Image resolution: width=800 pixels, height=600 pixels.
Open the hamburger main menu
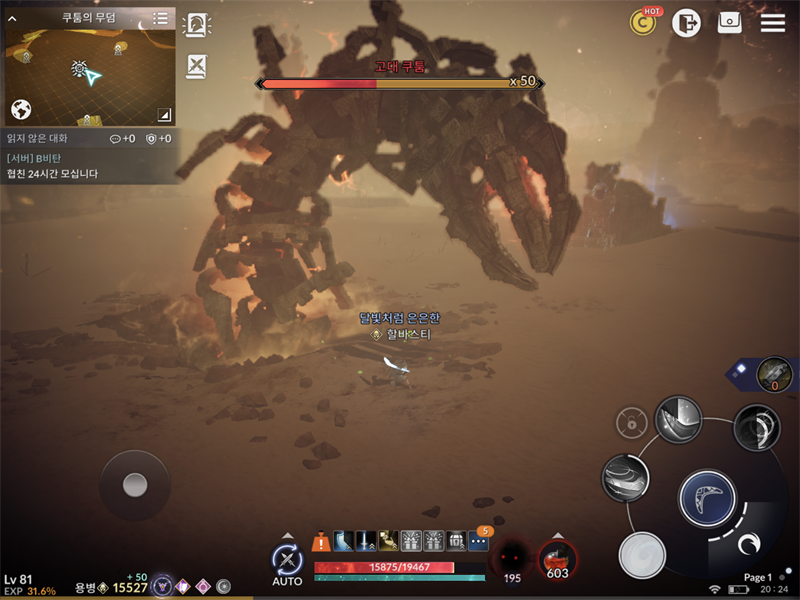point(773,22)
